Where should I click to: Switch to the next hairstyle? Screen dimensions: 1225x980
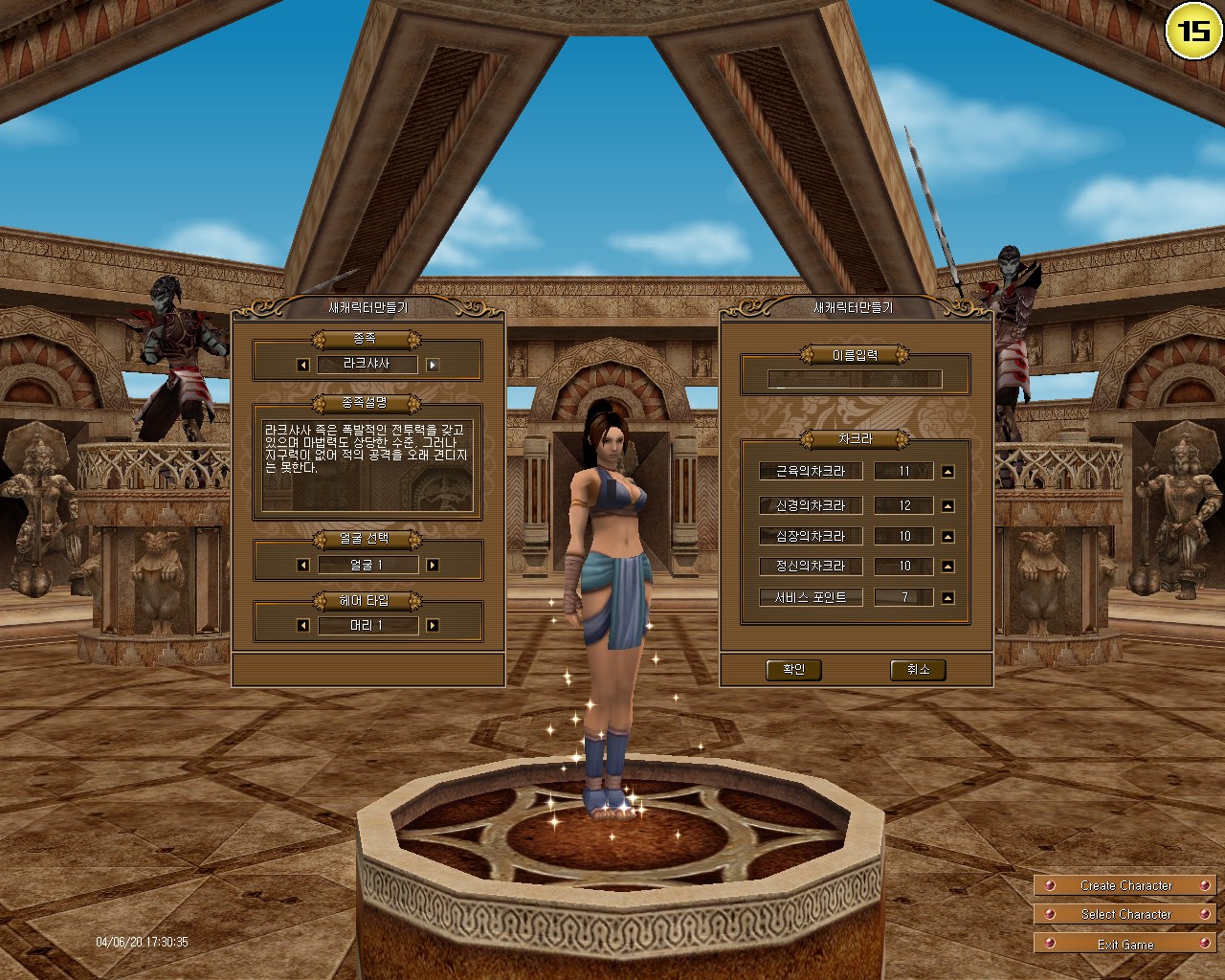coord(433,625)
